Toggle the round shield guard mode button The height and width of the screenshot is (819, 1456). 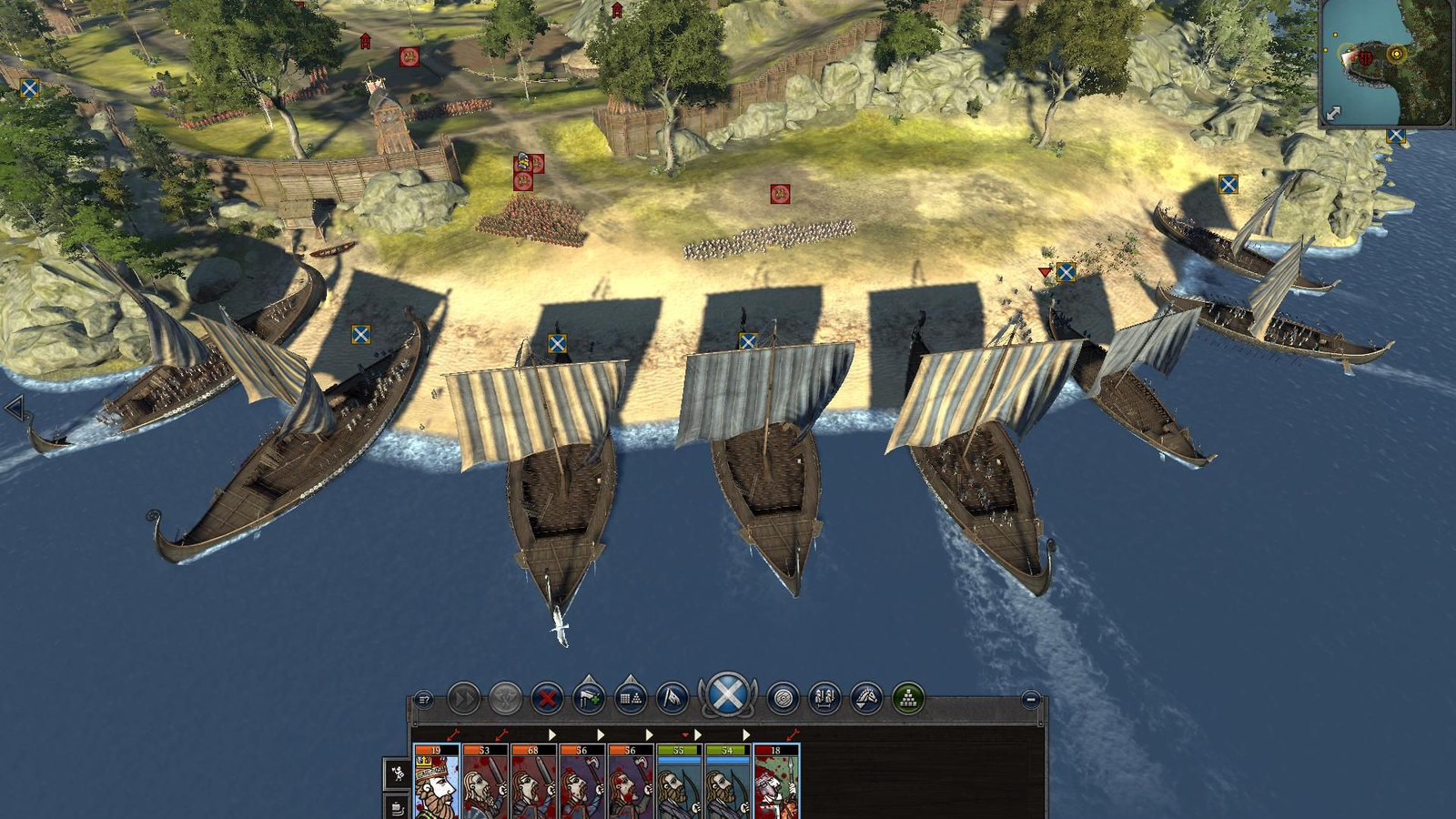click(x=783, y=699)
